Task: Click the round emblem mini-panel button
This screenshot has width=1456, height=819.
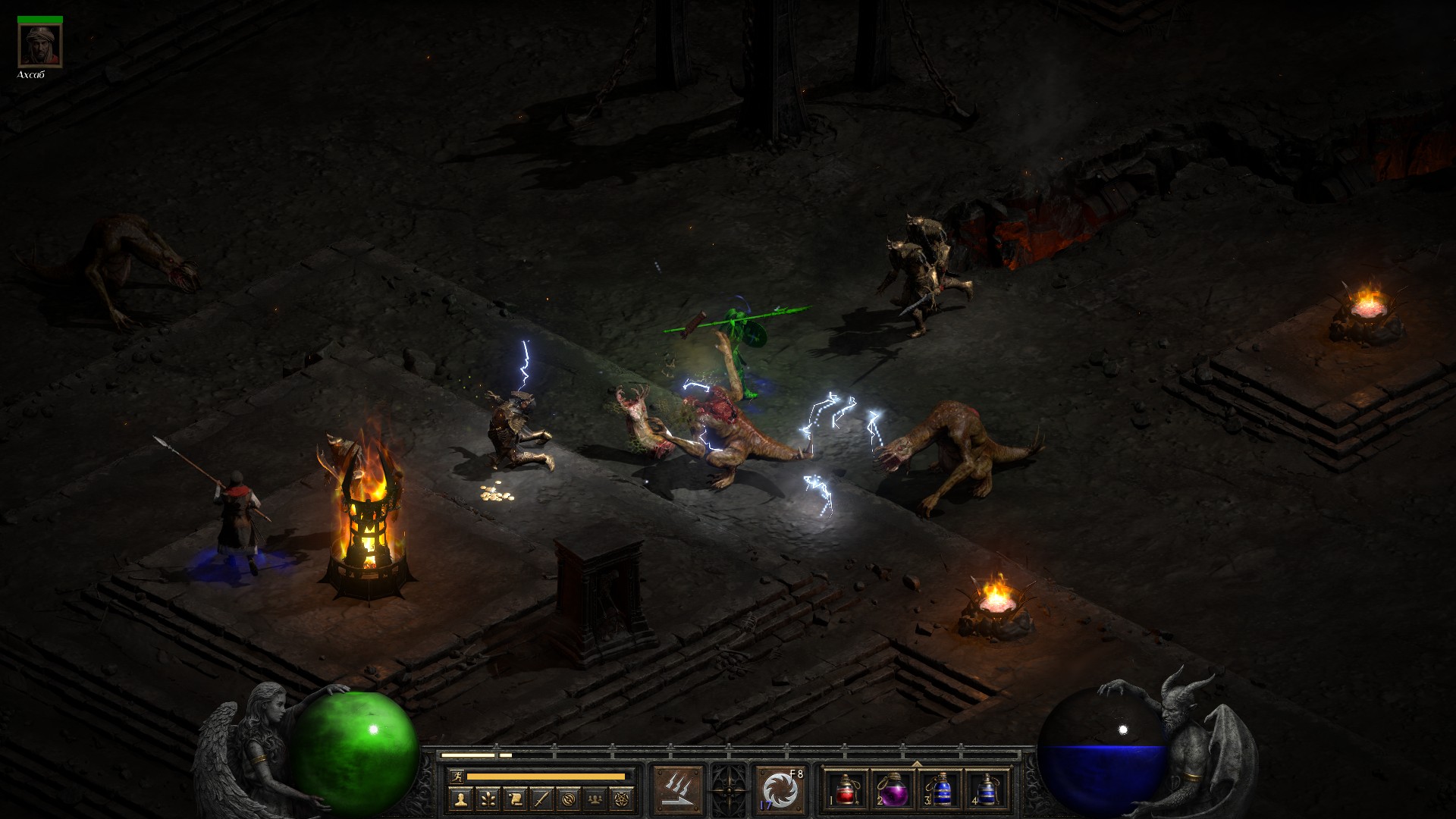Action: coord(569,799)
